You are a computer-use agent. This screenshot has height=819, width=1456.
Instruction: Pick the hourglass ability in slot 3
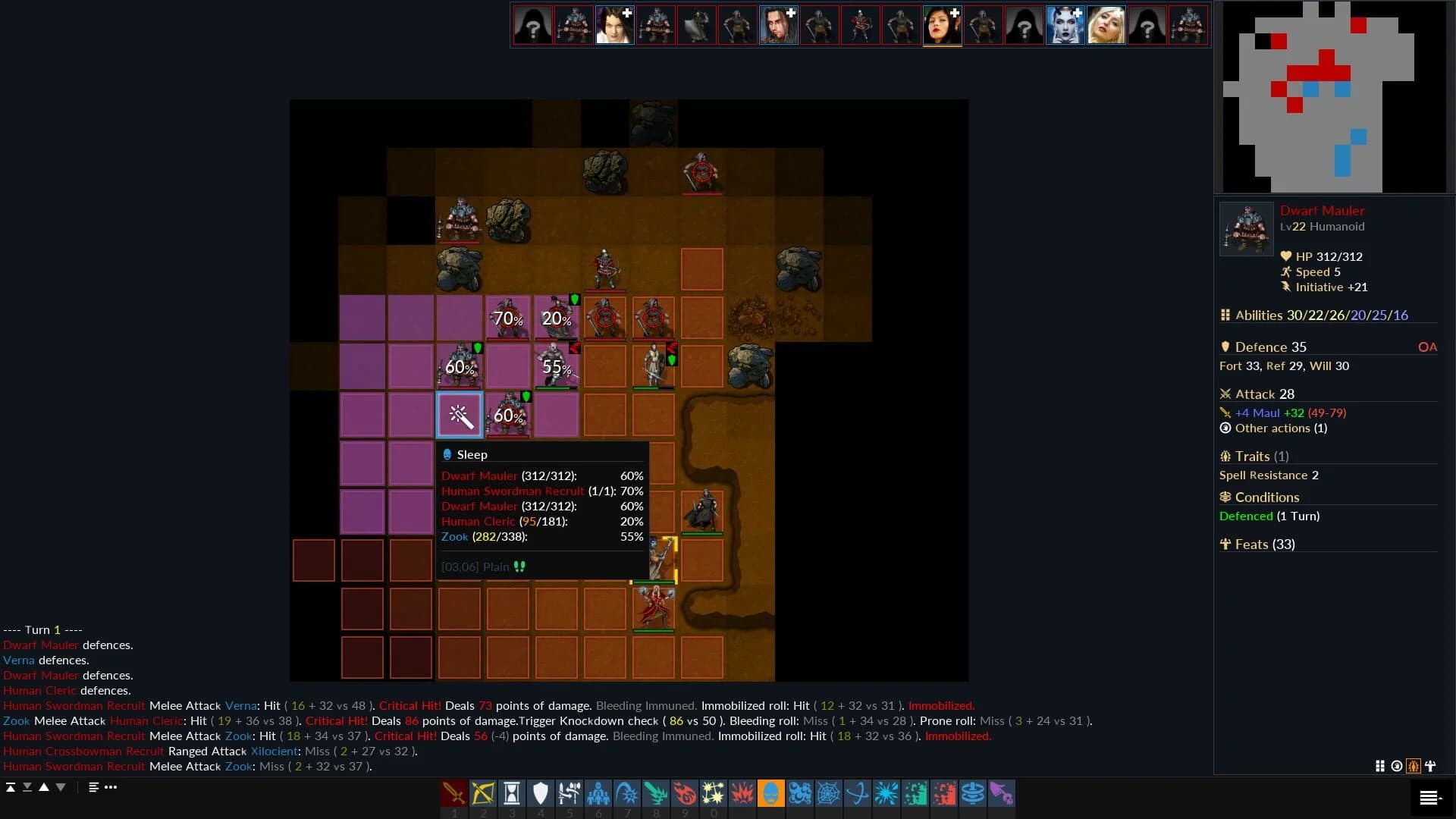click(513, 794)
